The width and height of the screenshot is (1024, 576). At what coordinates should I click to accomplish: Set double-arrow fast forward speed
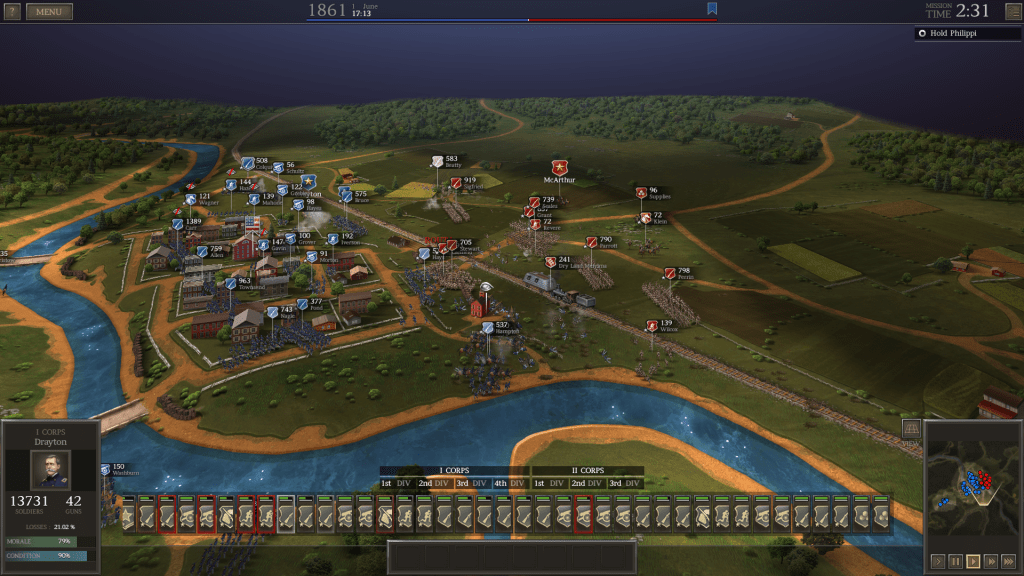point(991,561)
